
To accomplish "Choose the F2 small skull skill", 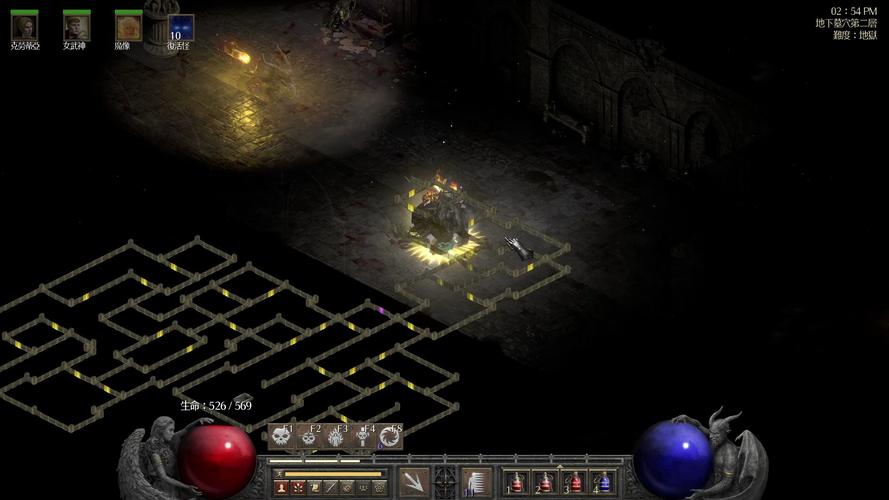I will [309, 437].
